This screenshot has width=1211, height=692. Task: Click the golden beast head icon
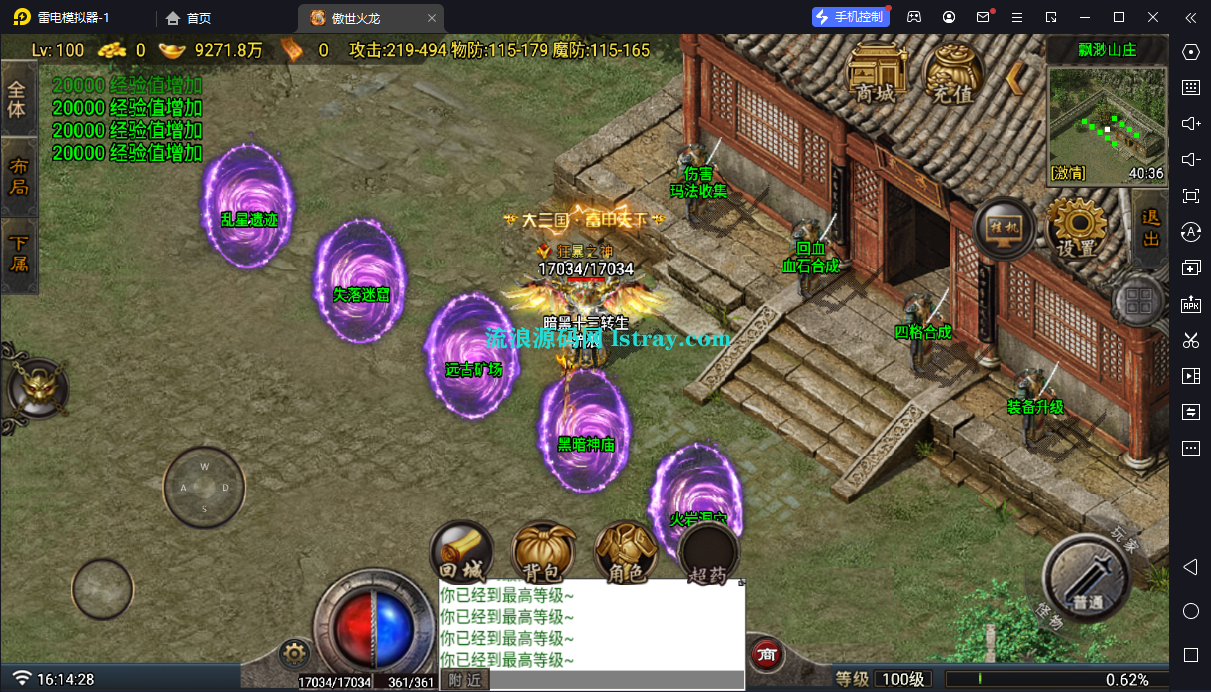(36, 384)
